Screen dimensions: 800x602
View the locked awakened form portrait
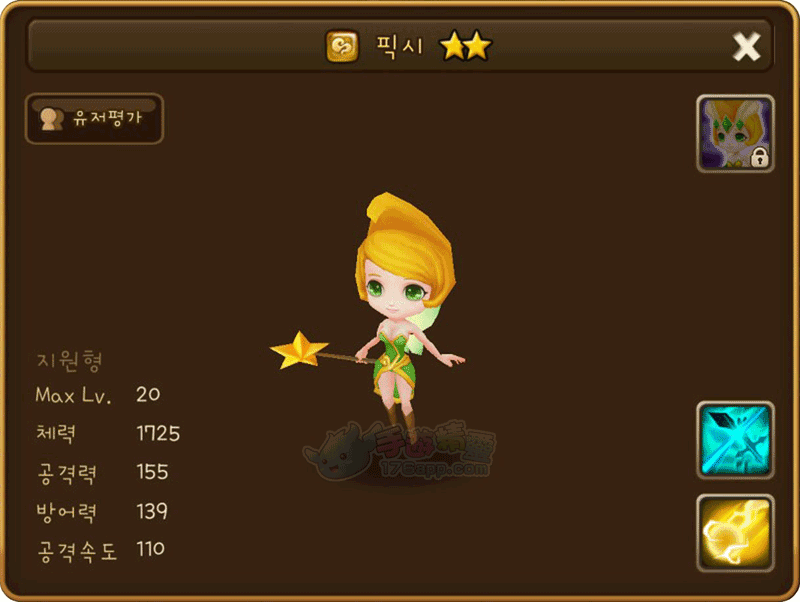click(735, 134)
